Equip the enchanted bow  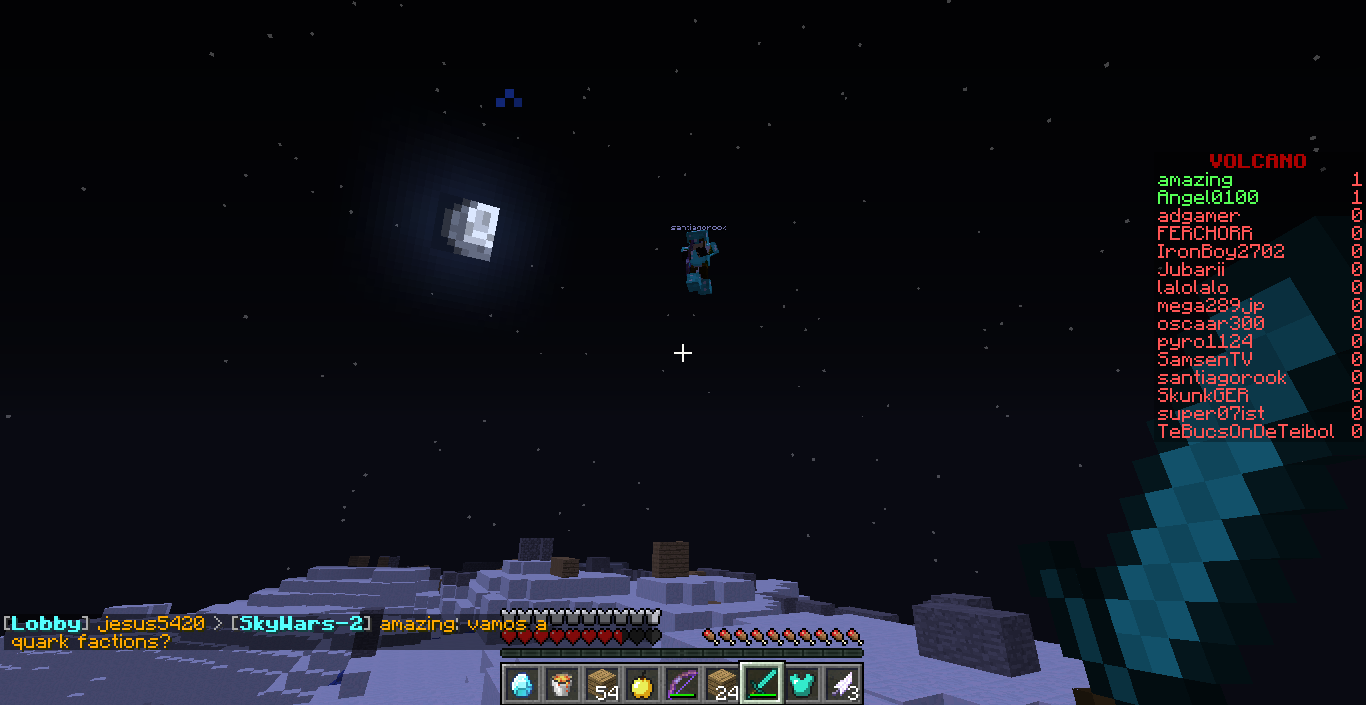coord(682,683)
